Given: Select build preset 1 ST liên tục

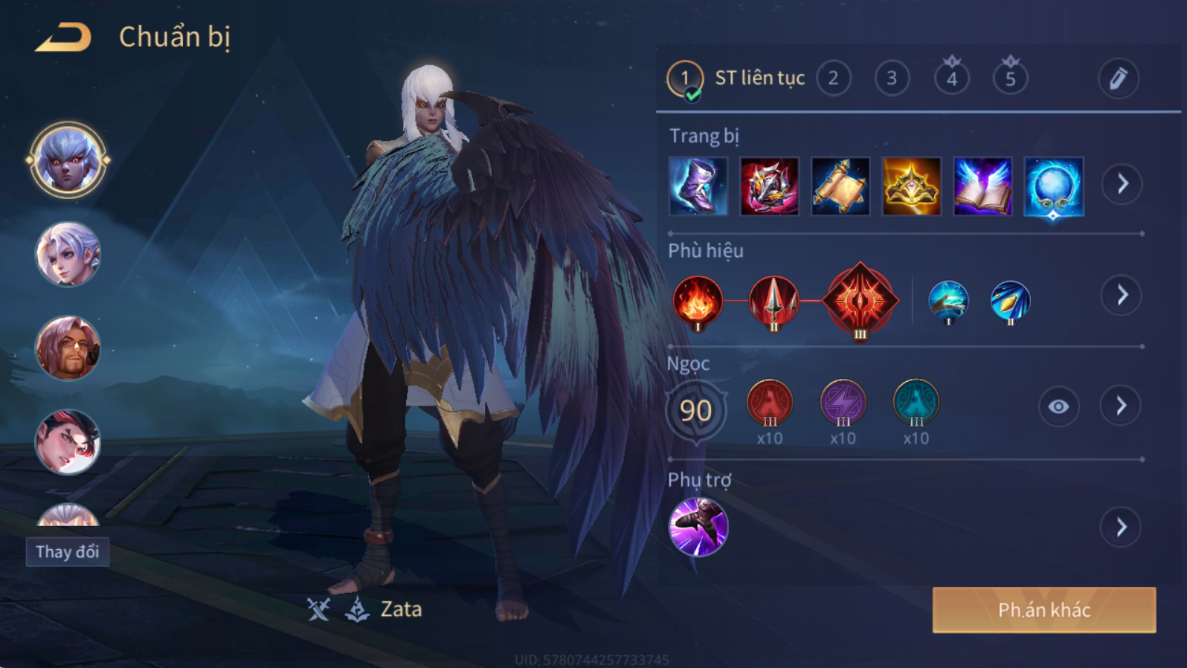Looking at the screenshot, I should coord(686,78).
